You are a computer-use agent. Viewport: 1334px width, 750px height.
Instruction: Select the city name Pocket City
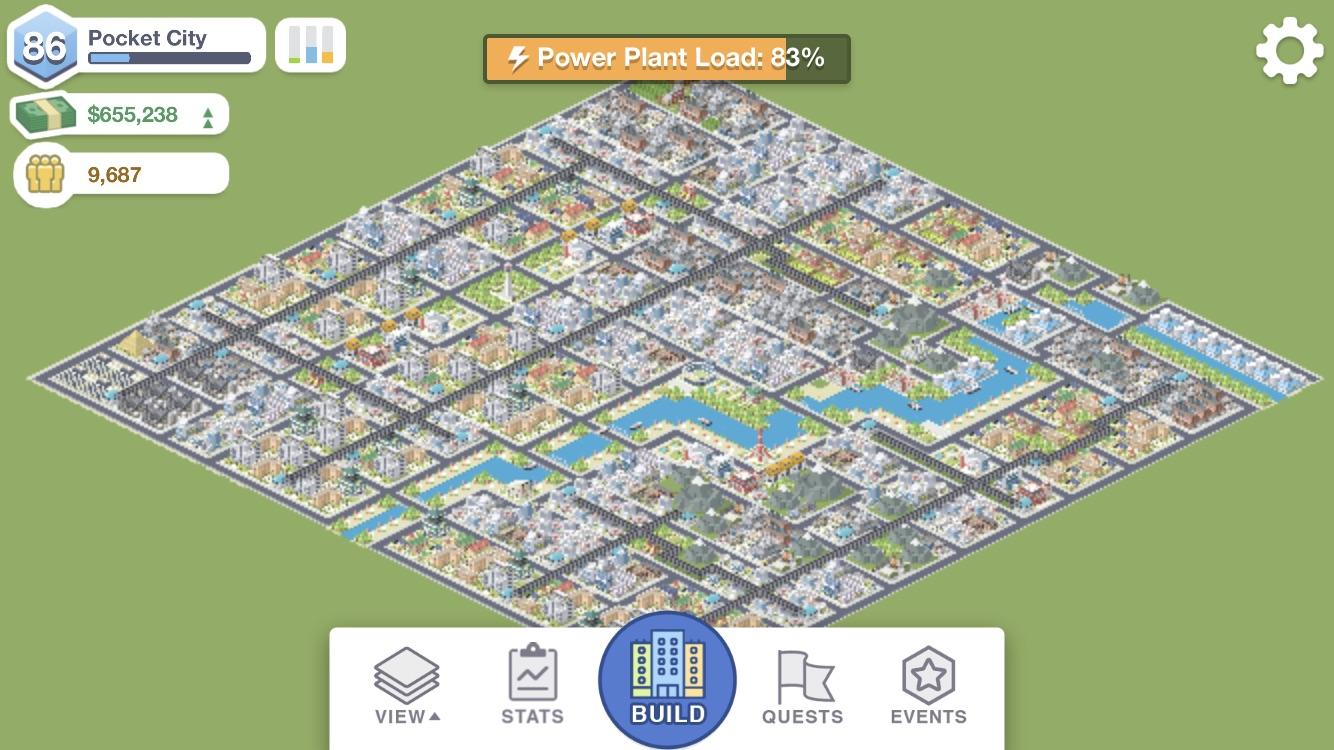(x=148, y=39)
